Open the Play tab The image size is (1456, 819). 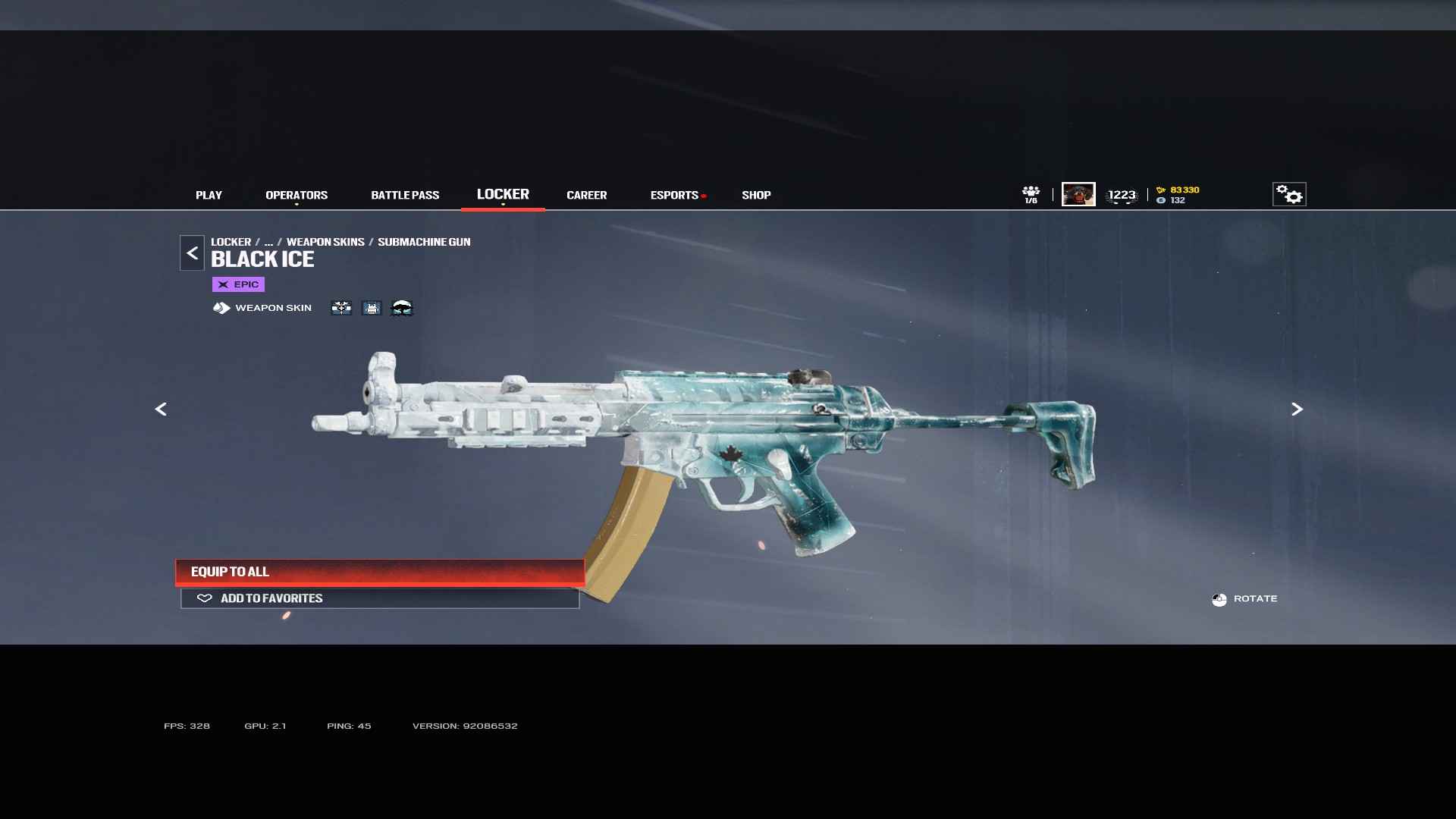click(209, 195)
